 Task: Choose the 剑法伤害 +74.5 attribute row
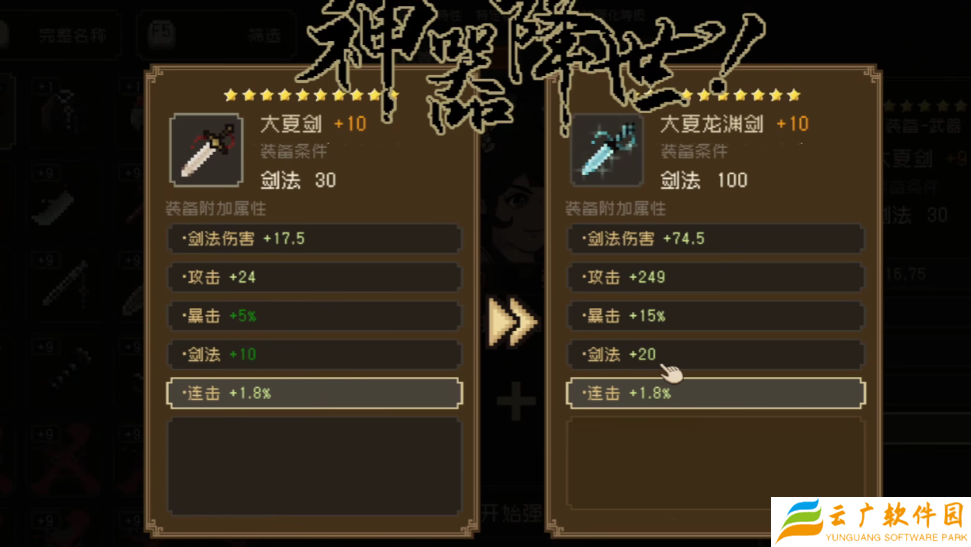(714, 238)
